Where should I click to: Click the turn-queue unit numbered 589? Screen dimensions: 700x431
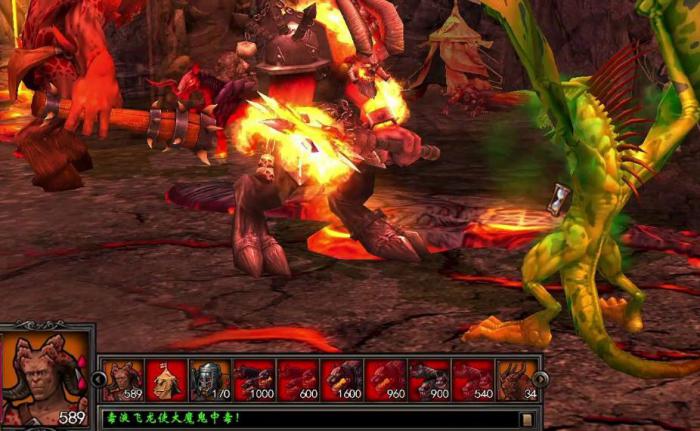[122, 380]
